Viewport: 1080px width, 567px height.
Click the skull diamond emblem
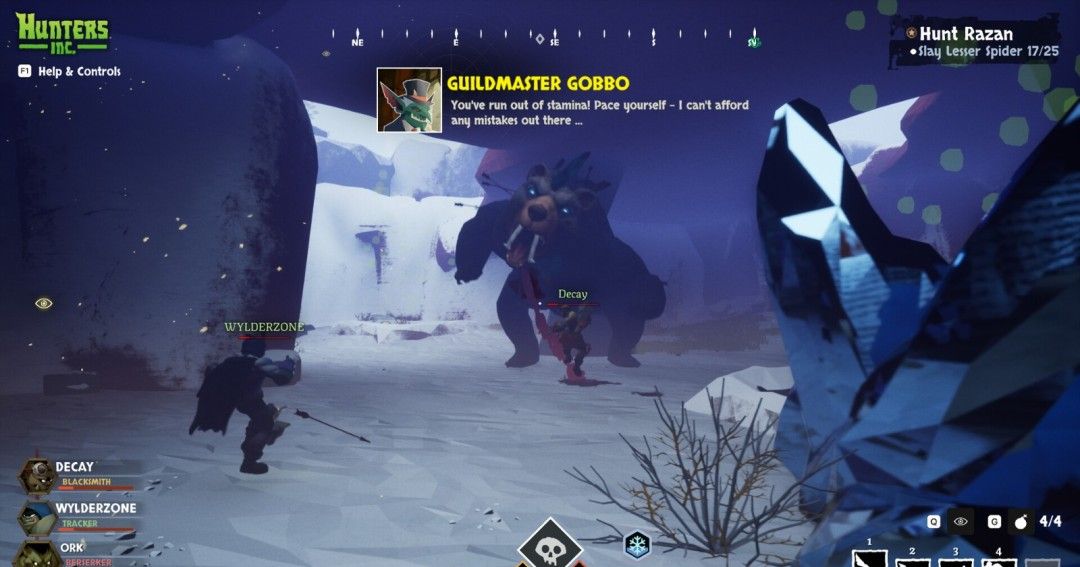click(548, 548)
